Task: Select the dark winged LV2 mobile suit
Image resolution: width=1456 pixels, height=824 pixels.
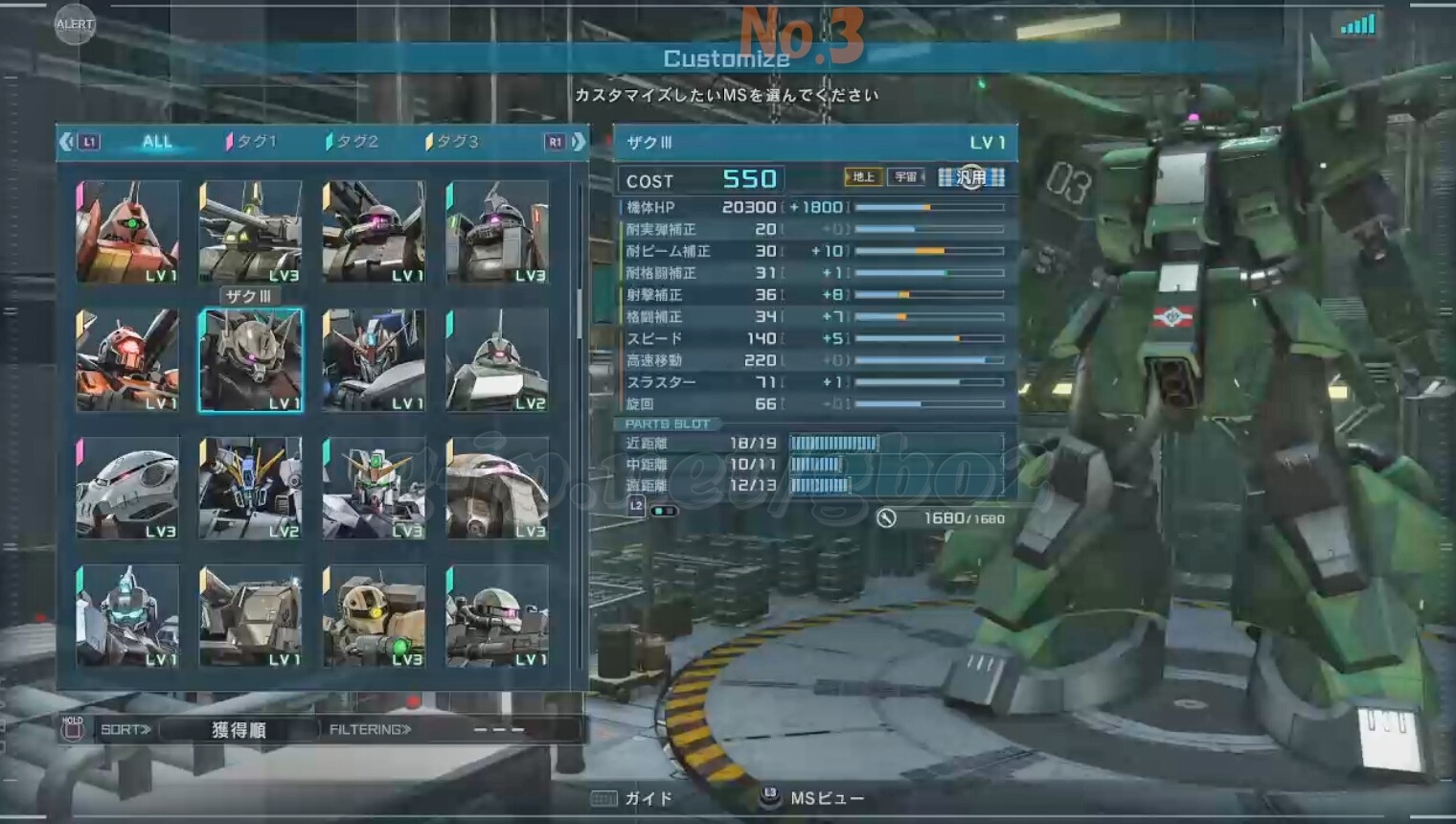Action: 251,488
